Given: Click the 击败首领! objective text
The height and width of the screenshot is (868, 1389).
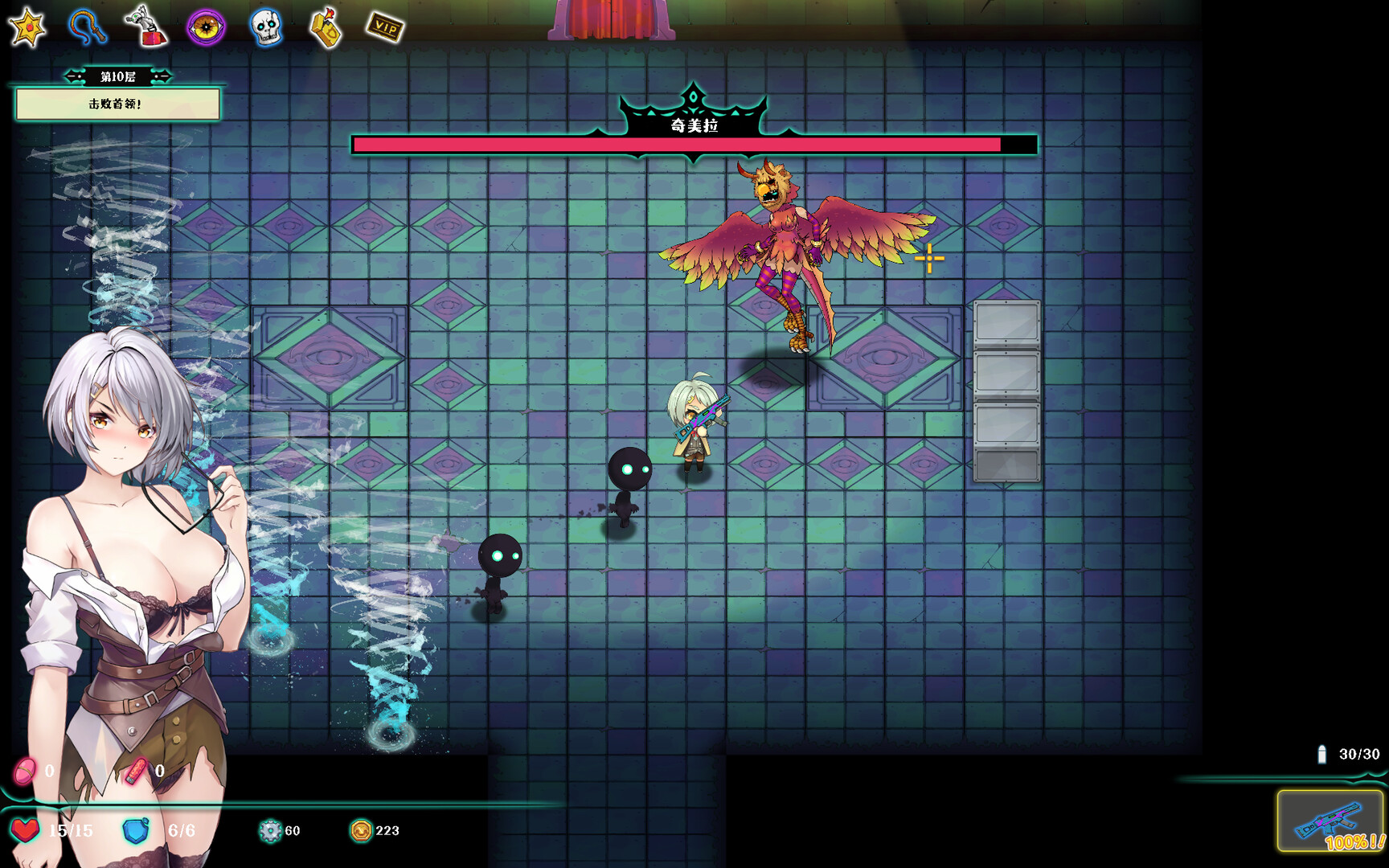Looking at the screenshot, I should (117, 105).
